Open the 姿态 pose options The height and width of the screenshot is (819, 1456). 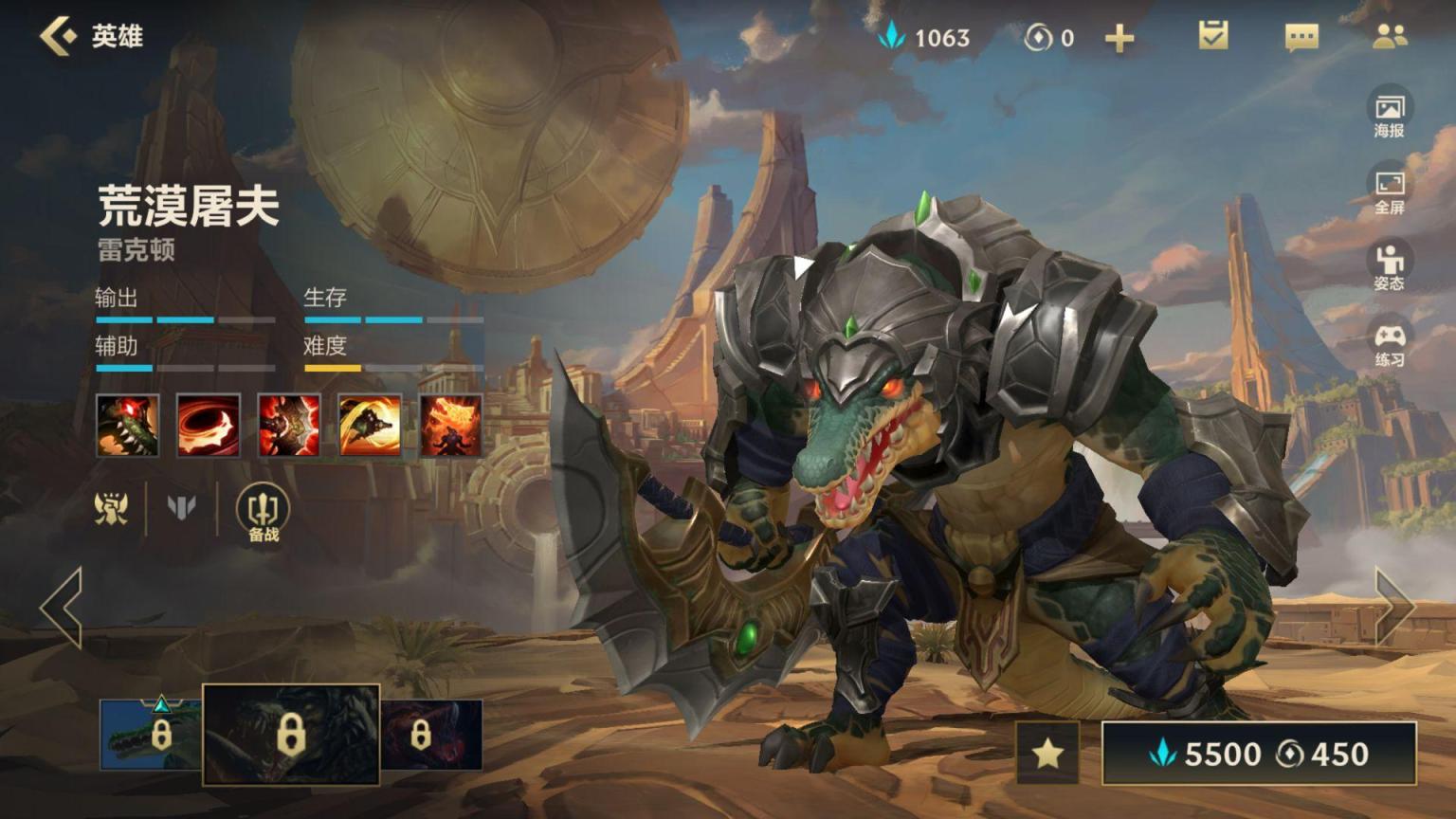tap(1390, 266)
